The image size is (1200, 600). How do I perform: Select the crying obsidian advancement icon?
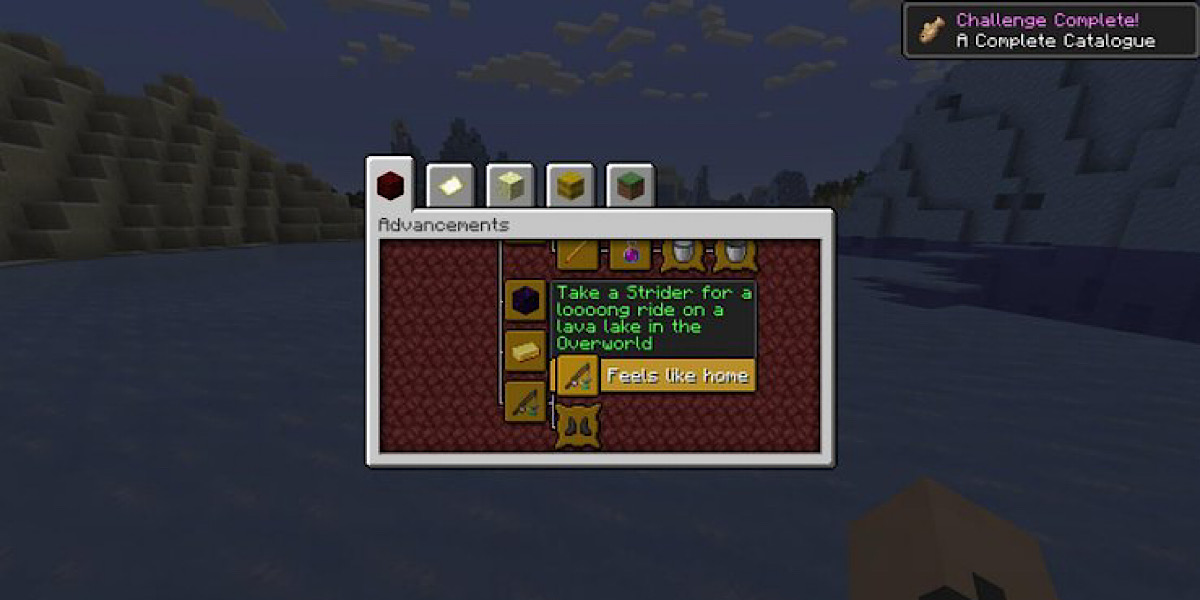(525, 300)
